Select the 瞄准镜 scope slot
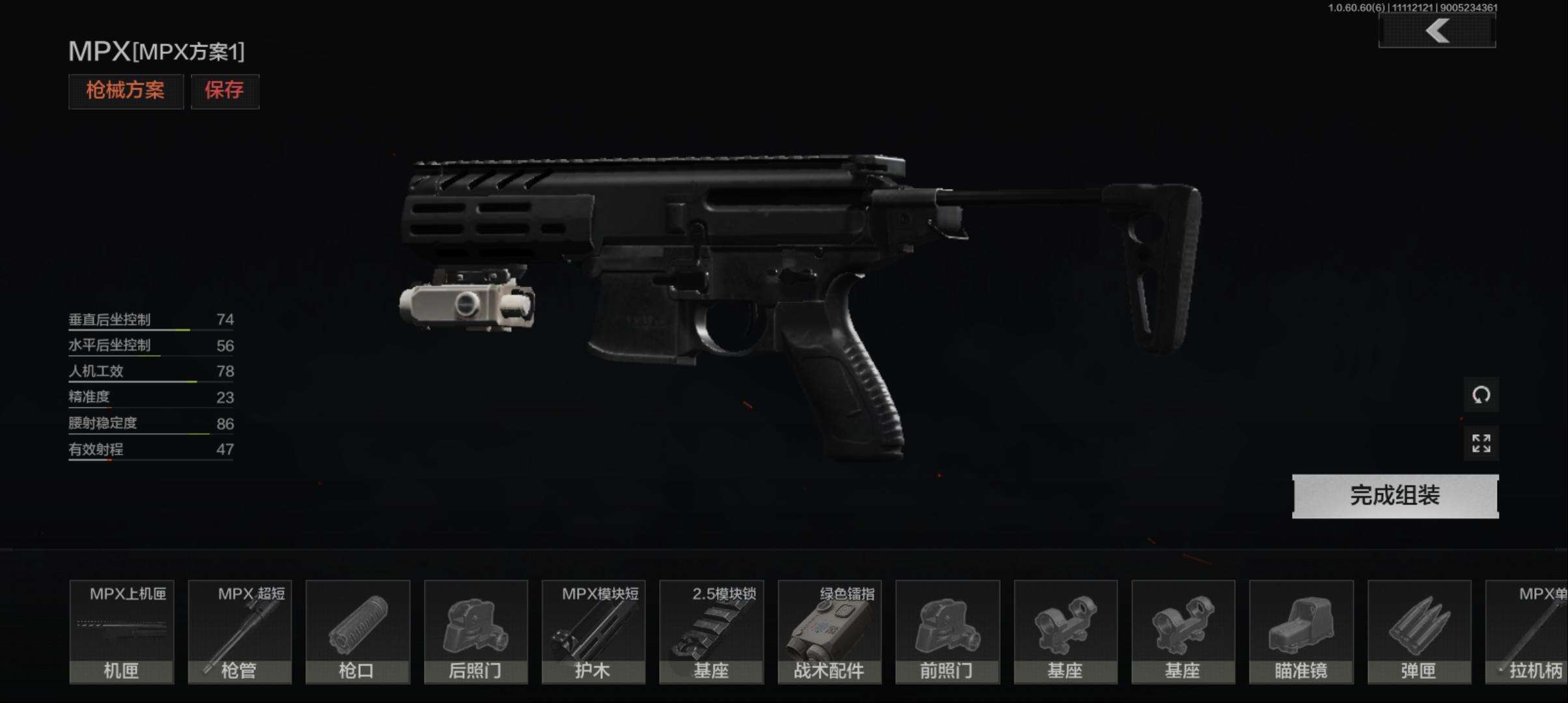The width and height of the screenshot is (1568, 703). tap(1300, 631)
